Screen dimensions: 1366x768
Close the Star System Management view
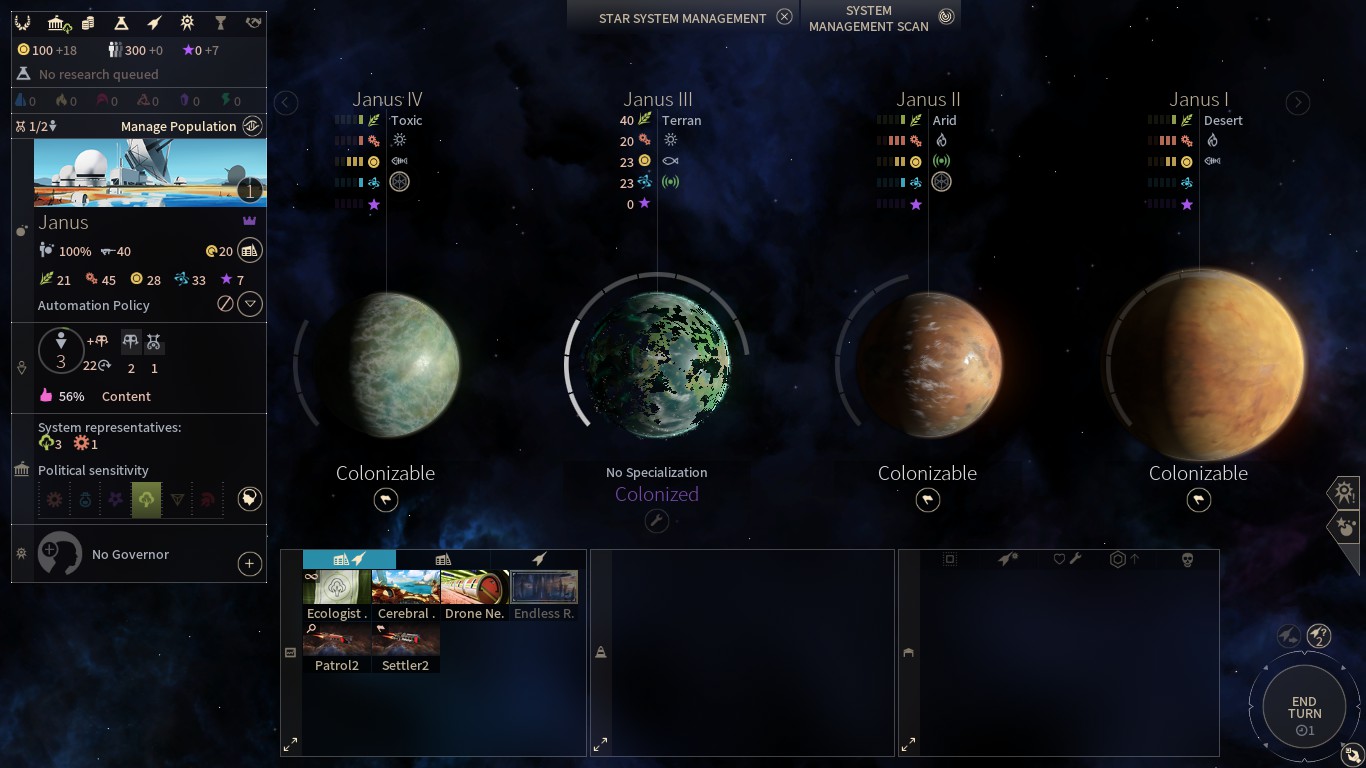pyautogui.click(x=785, y=17)
